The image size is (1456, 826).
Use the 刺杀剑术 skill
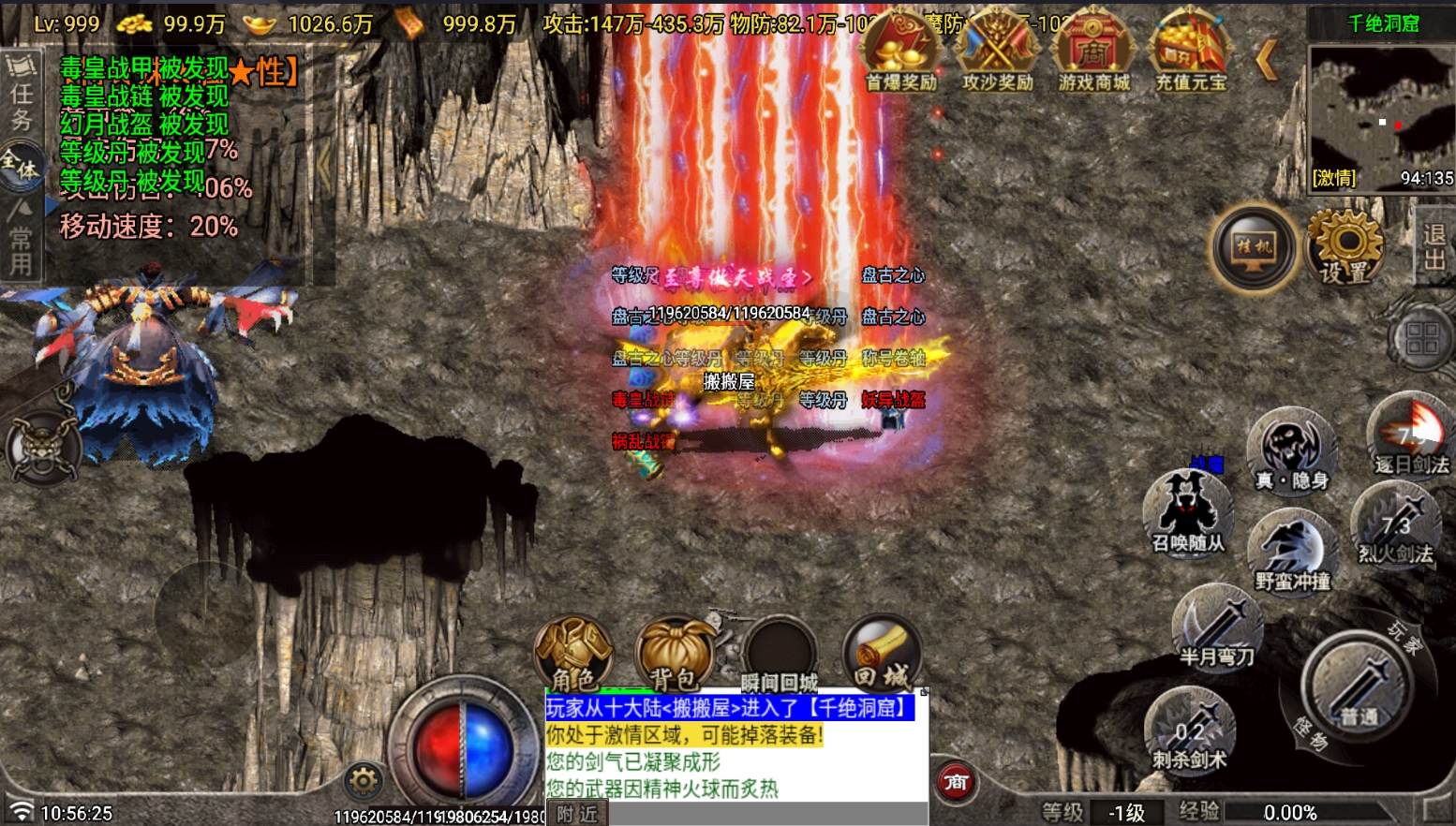(1189, 730)
